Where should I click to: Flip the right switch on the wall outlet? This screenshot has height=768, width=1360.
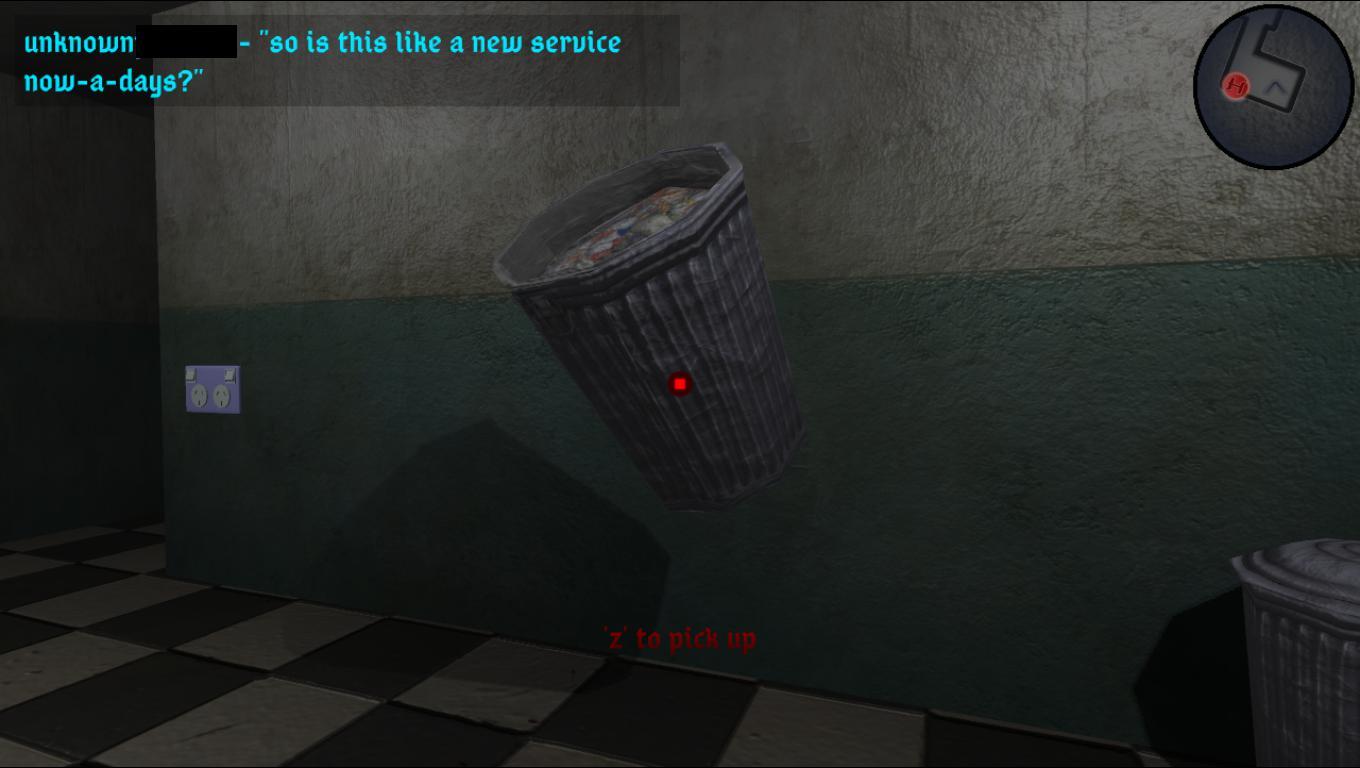coord(229,376)
